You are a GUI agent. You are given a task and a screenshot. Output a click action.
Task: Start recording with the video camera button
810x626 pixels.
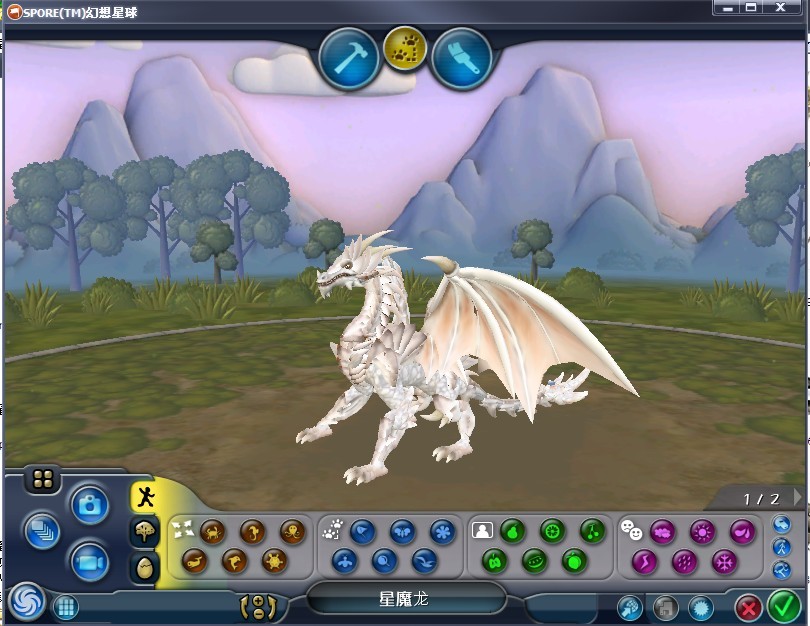click(89, 559)
